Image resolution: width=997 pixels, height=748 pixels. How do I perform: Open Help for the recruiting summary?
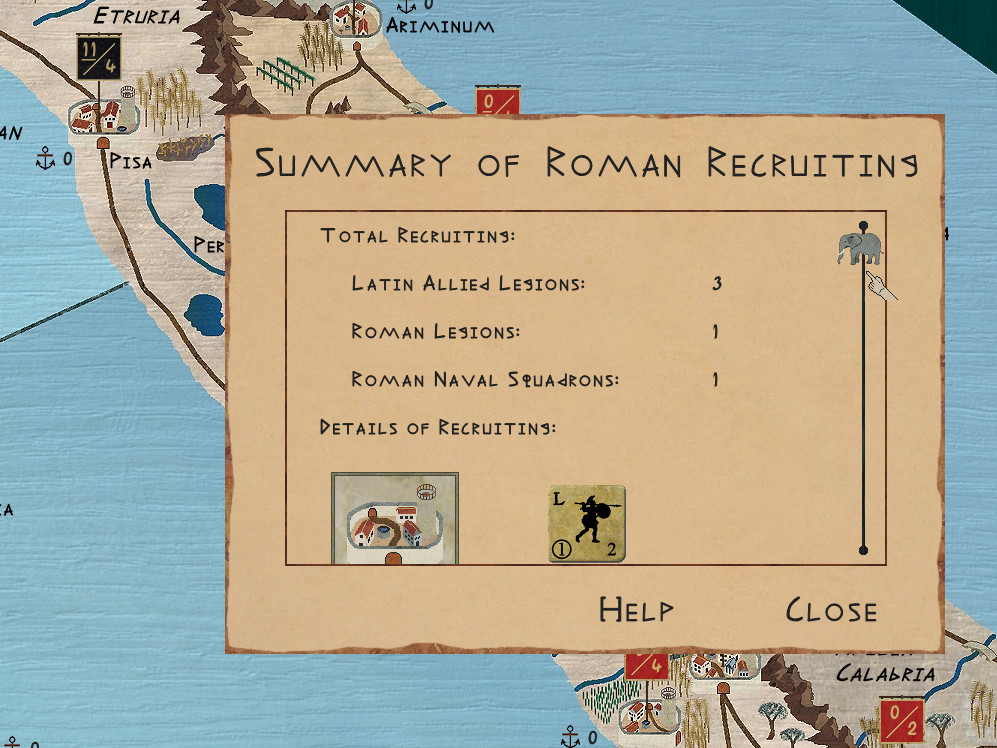pyautogui.click(x=636, y=610)
